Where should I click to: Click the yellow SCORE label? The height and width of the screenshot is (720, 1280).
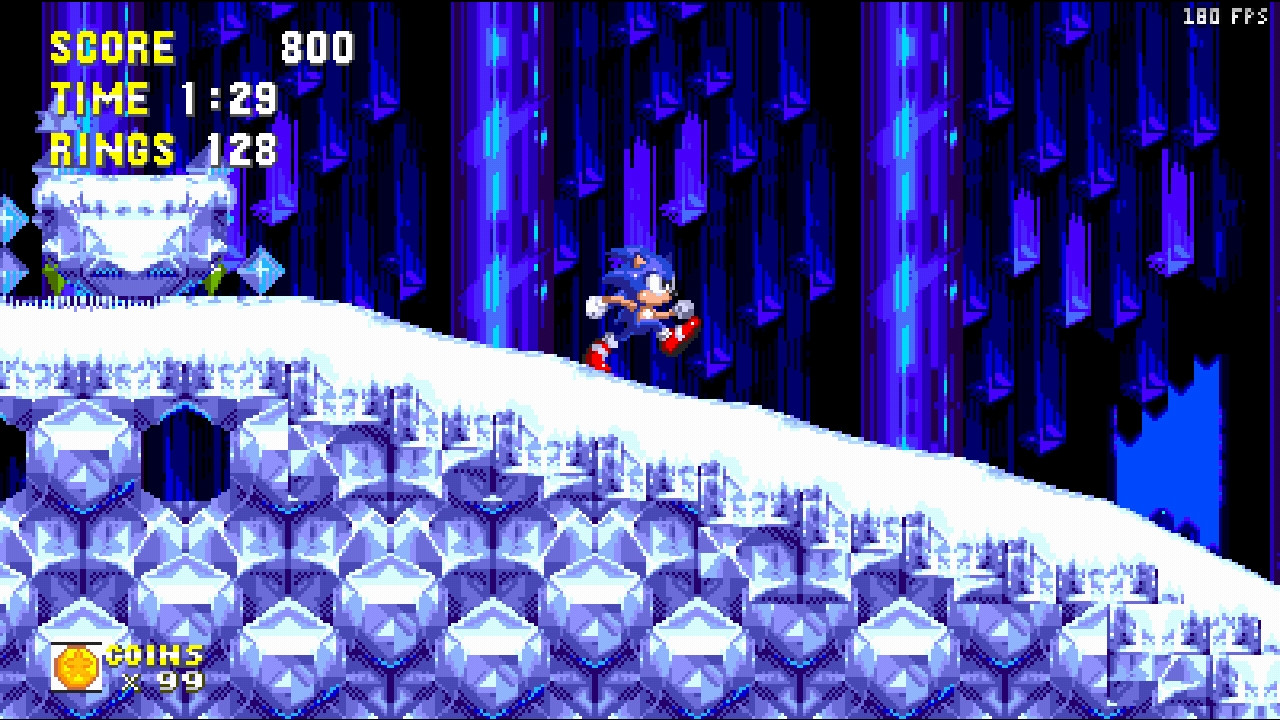click(110, 45)
